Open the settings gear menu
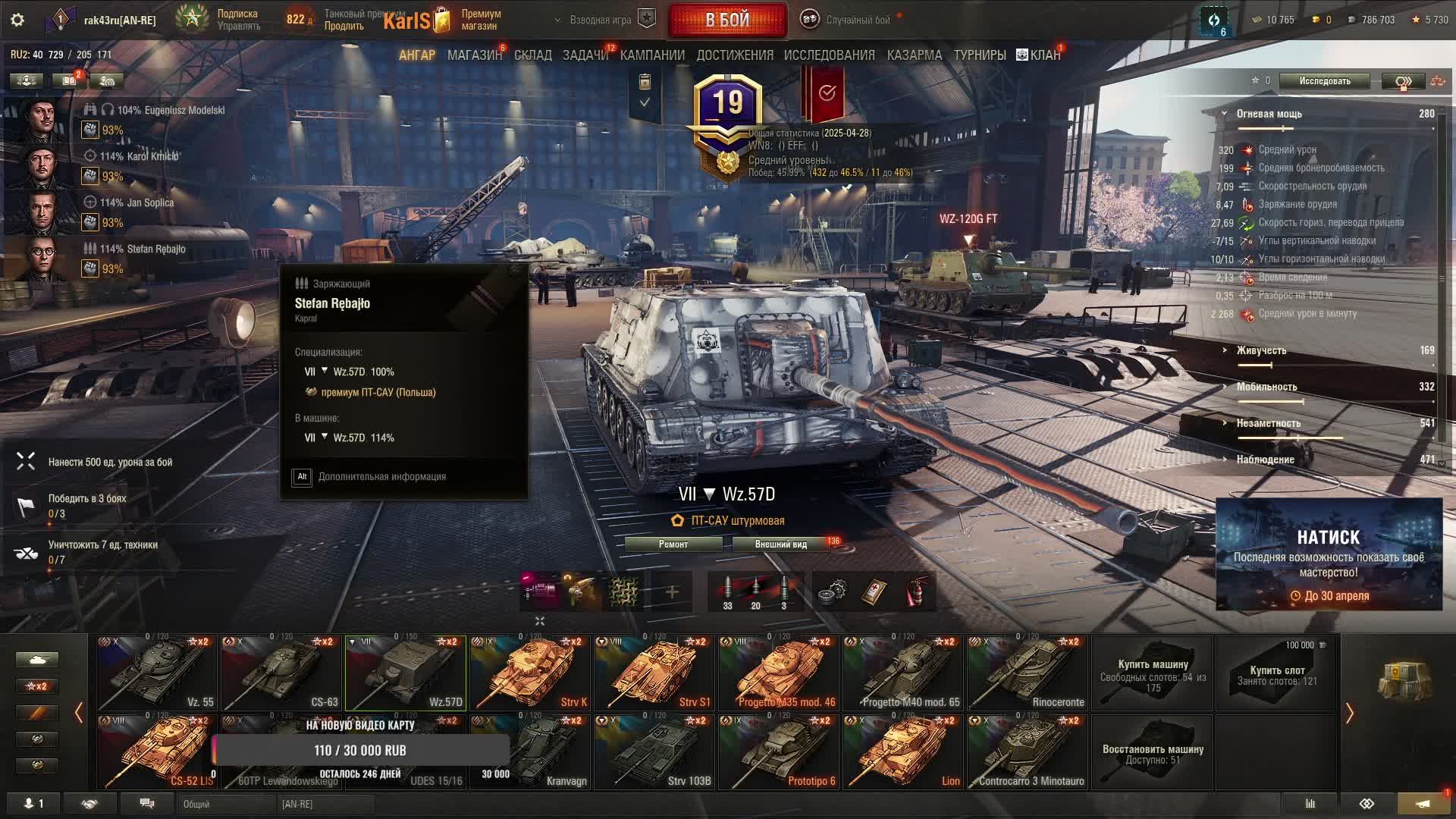This screenshot has height=819, width=1456. 17,20
